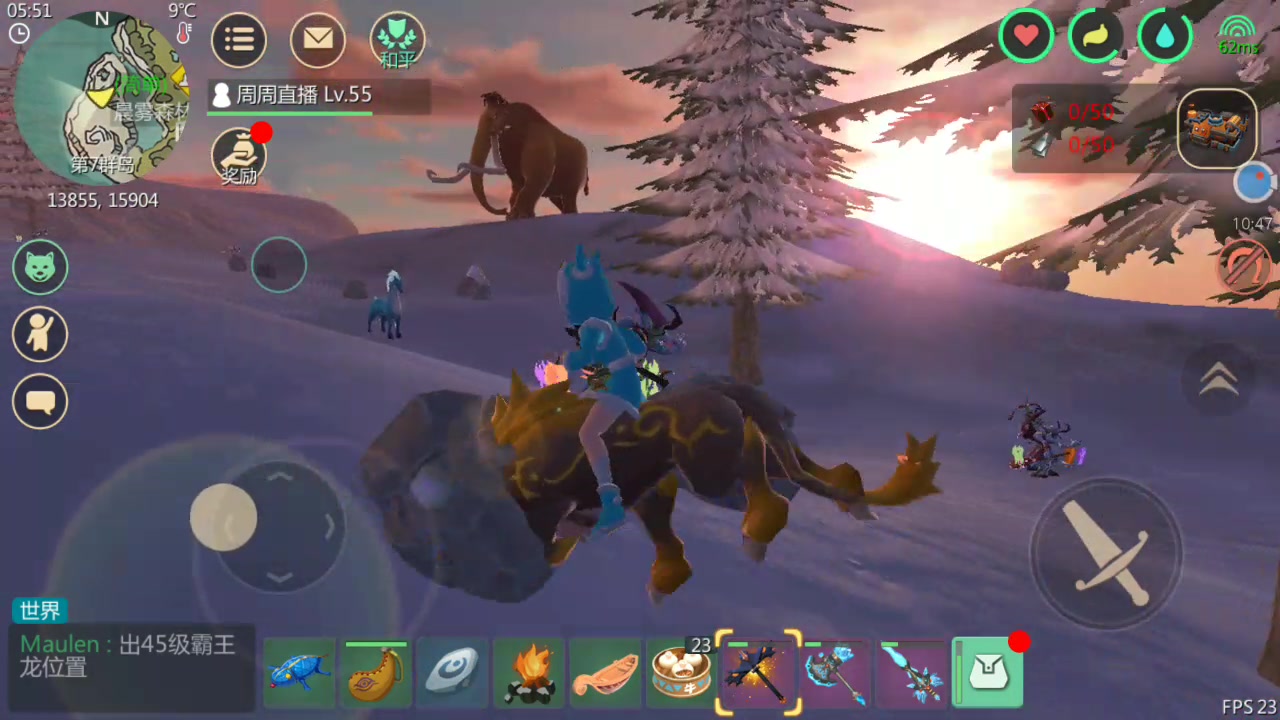The height and width of the screenshot is (720, 1280).
Task: Open the list menu button
Action: click(x=239, y=40)
